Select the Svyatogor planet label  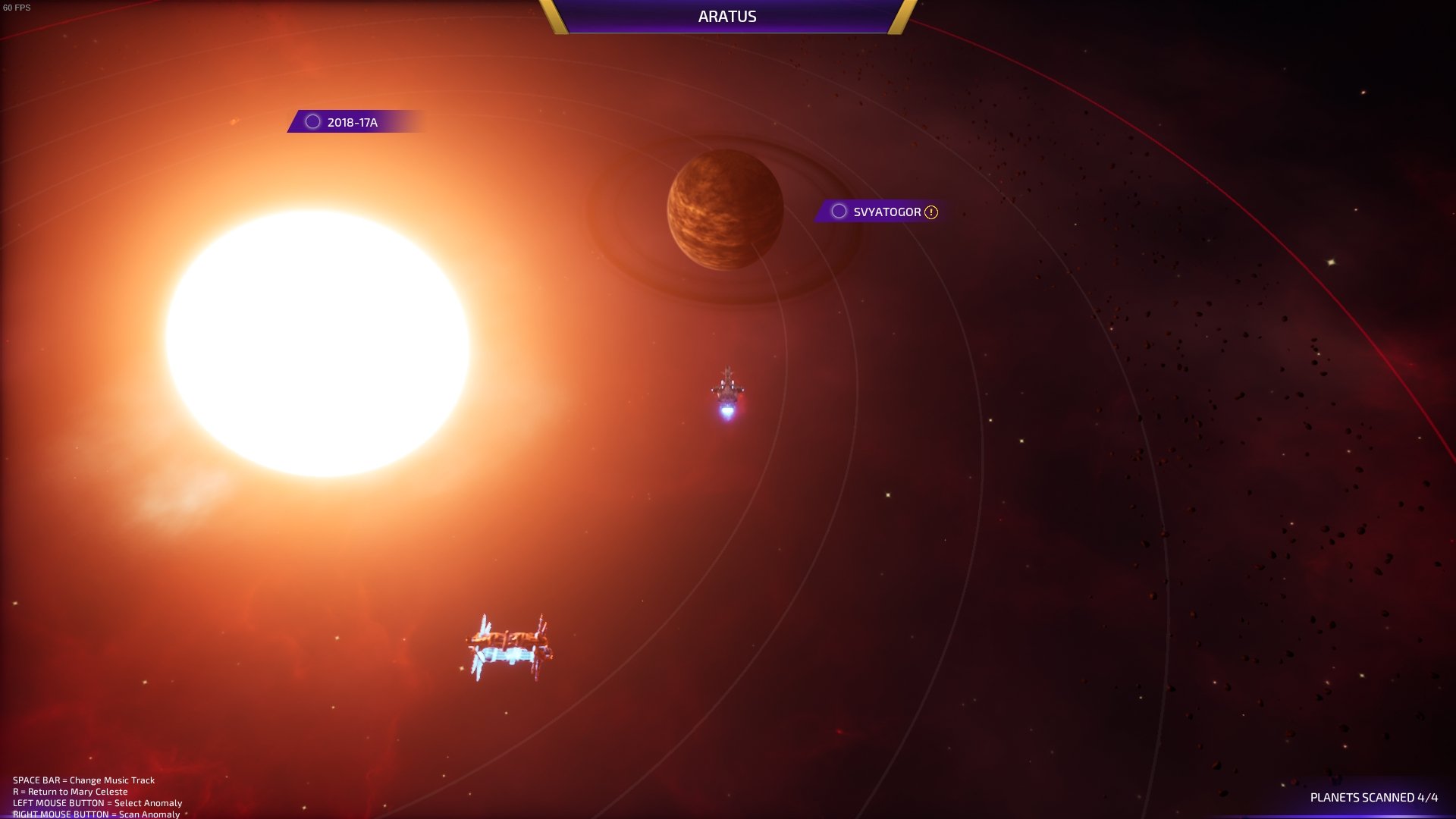[x=886, y=212]
